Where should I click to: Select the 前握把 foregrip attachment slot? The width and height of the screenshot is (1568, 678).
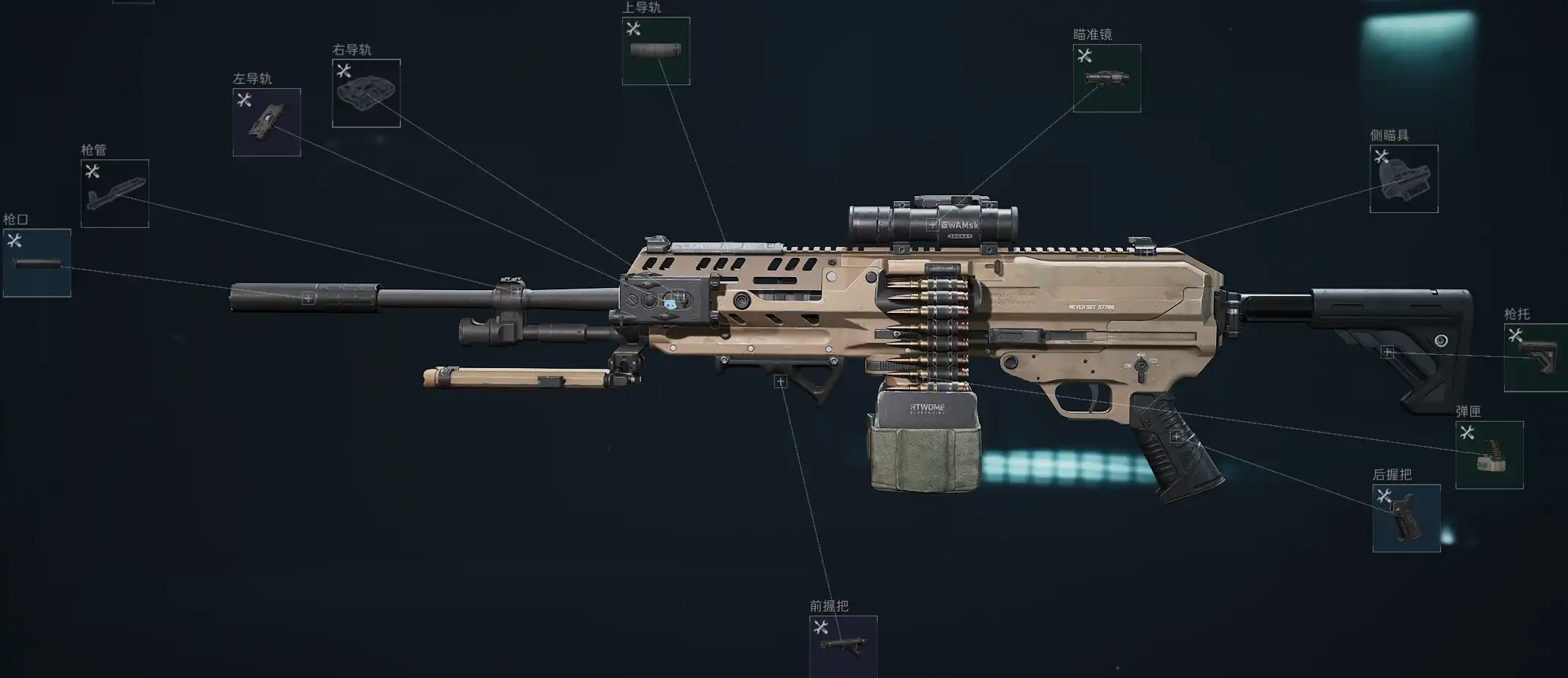pos(843,646)
